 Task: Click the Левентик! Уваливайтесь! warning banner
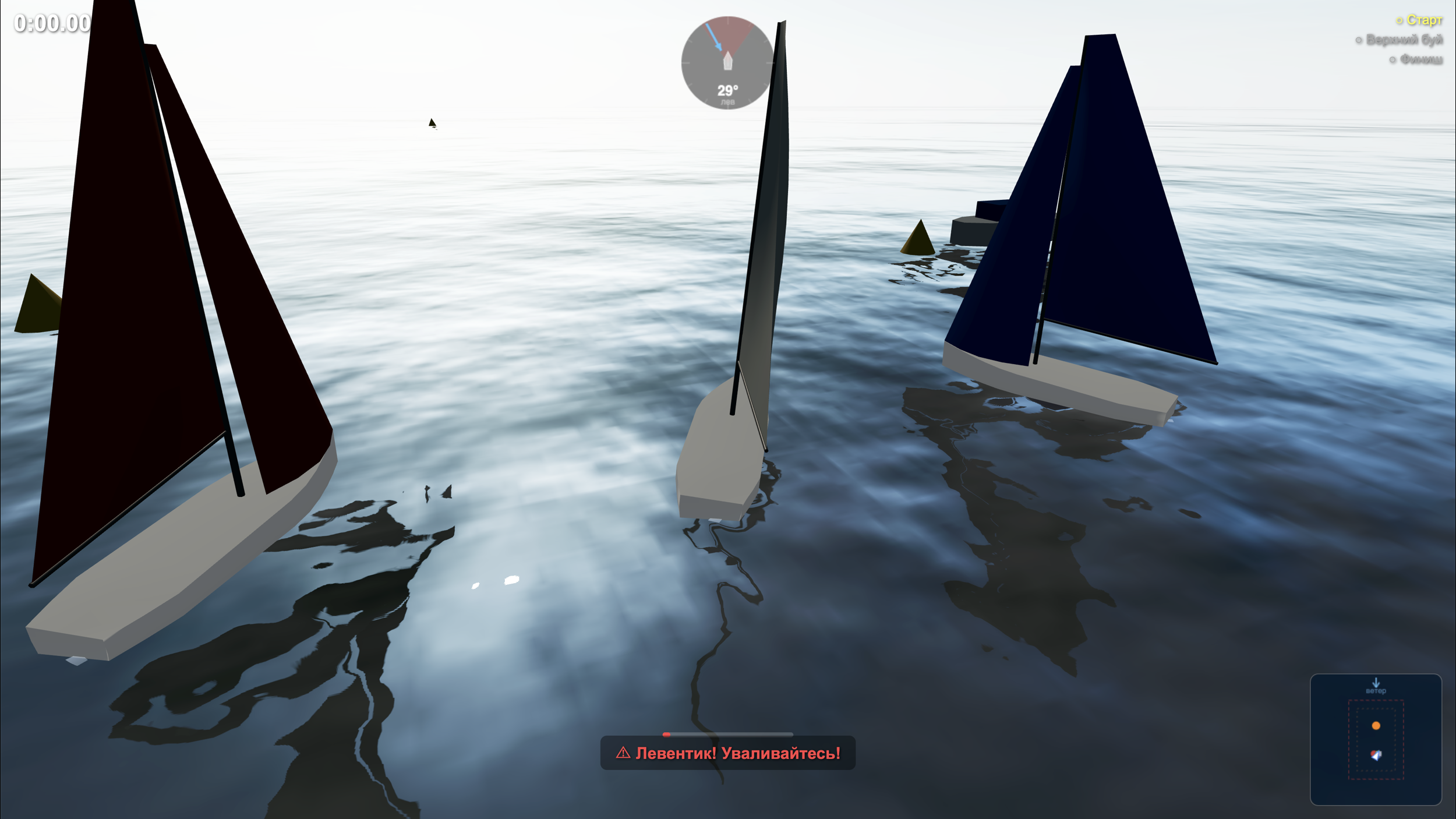click(728, 752)
